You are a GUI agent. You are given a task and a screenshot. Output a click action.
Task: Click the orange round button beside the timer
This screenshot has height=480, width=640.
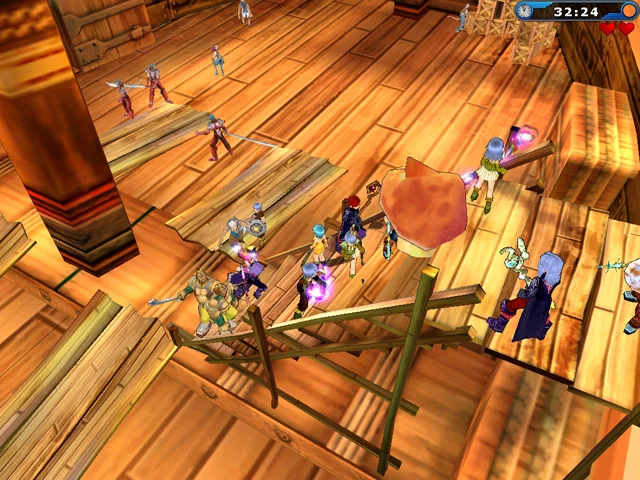[628, 11]
